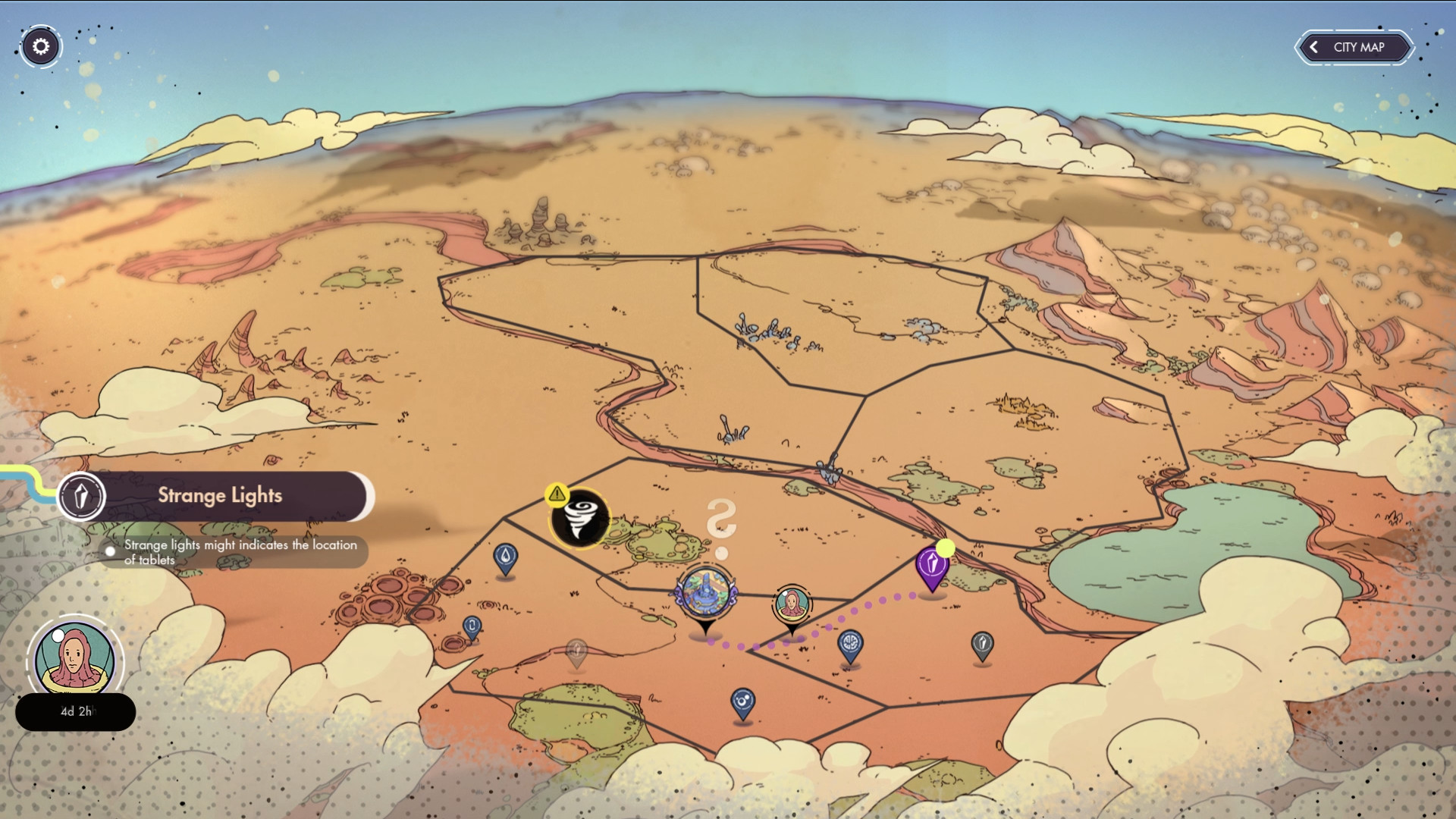1456x819 pixels.
Task: Return to the City Map
Action: pyautogui.click(x=1354, y=47)
